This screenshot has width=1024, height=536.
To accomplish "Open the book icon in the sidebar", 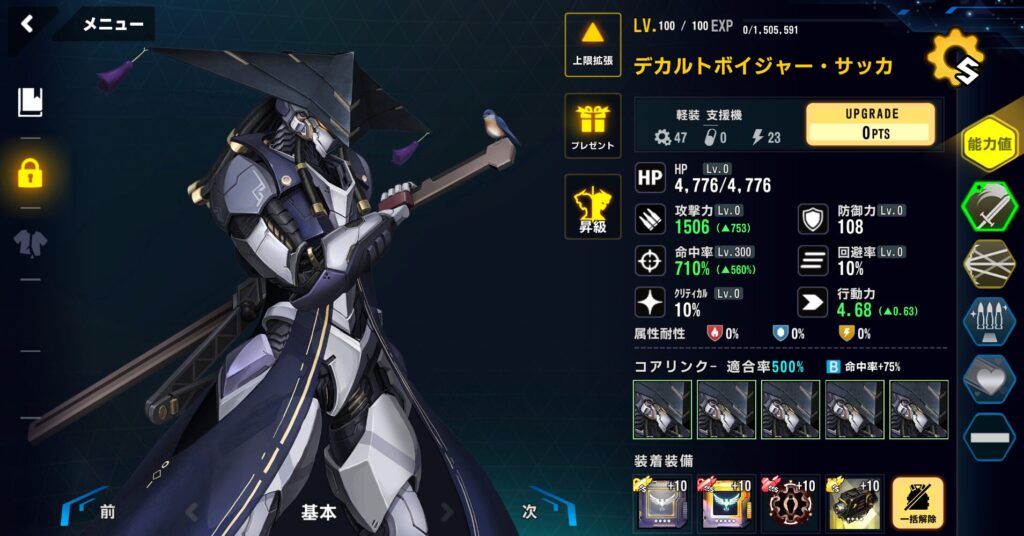I will pos(30,101).
